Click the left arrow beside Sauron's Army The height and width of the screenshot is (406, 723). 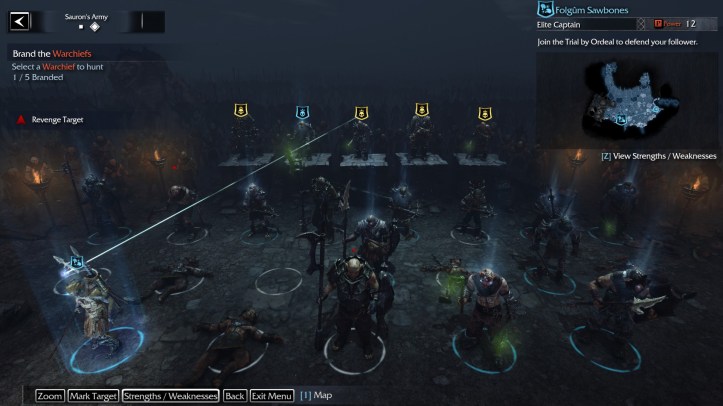pos(19,21)
